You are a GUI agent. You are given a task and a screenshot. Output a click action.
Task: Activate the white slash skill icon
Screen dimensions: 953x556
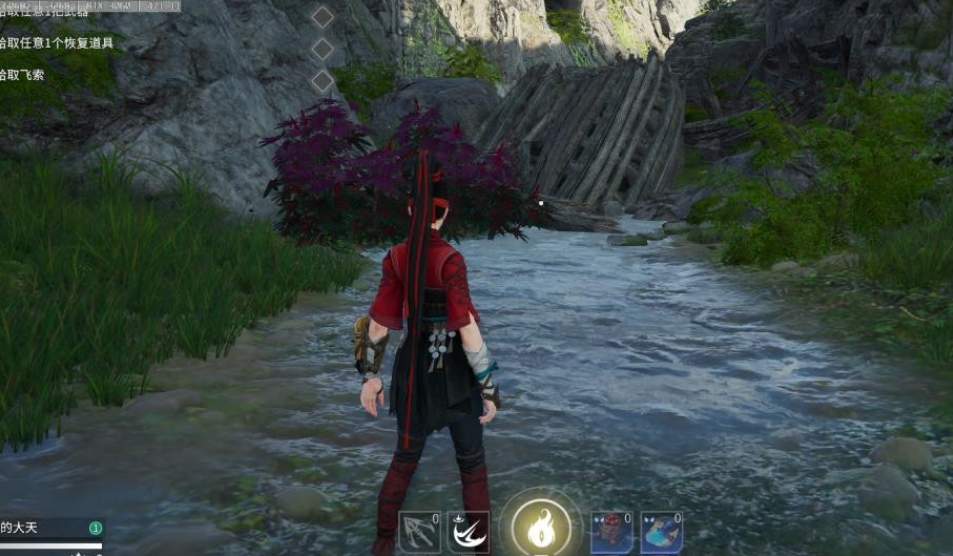click(x=469, y=532)
